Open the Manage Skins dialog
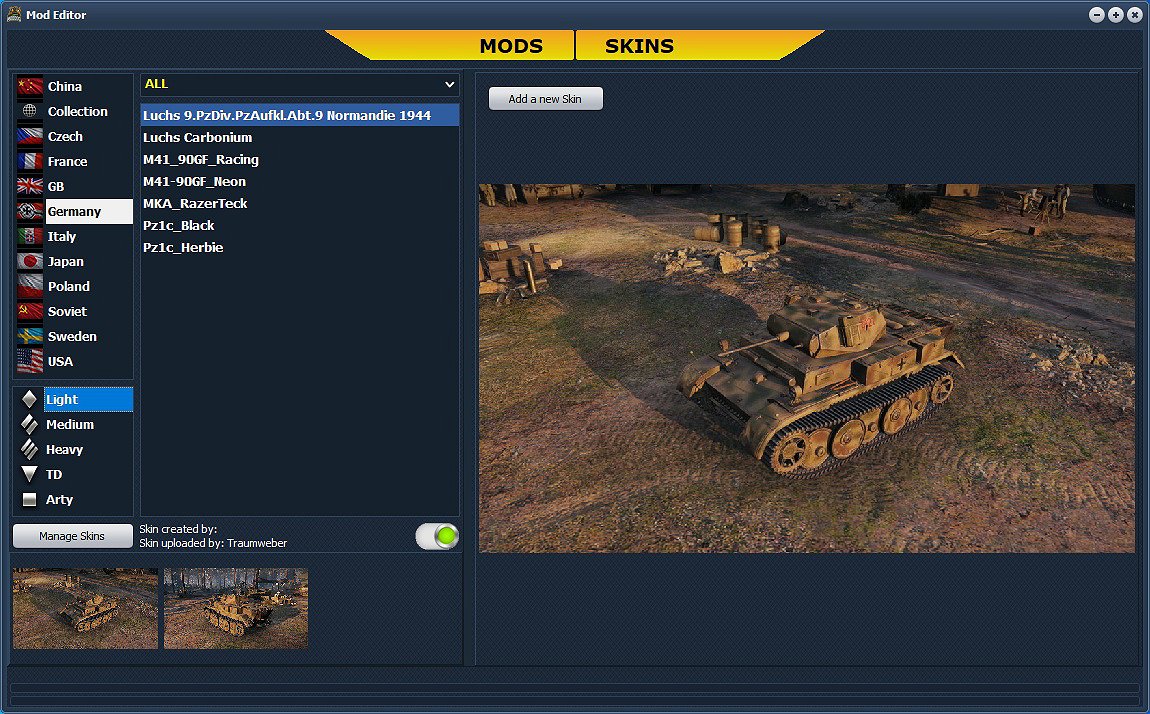Viewport: 1150px width, 714px height. click(72, 536)
